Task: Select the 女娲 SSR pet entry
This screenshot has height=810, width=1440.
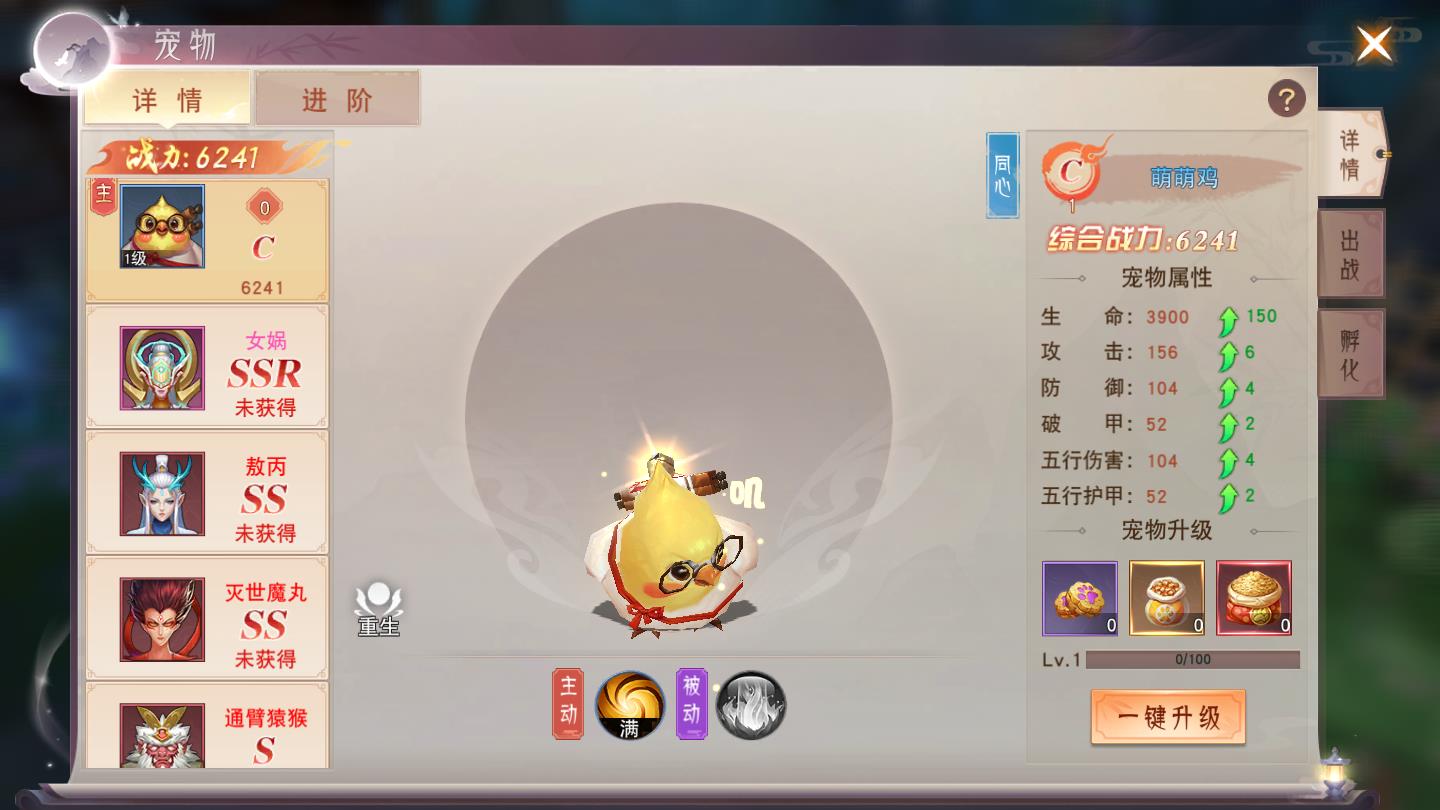Action: tap(206, 367)
